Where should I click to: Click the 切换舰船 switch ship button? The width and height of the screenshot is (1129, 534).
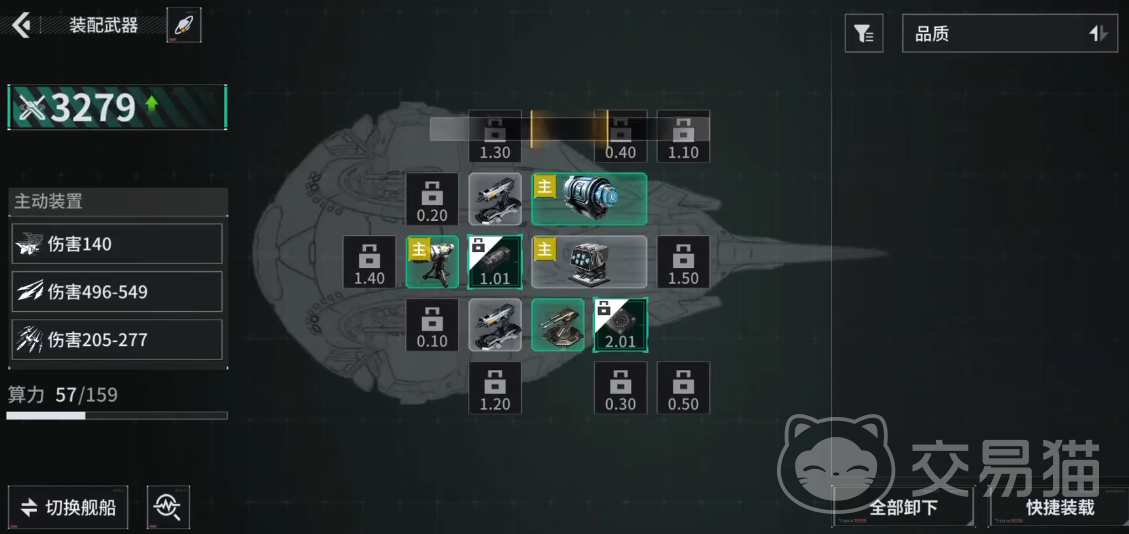click(x=69, y=507)
